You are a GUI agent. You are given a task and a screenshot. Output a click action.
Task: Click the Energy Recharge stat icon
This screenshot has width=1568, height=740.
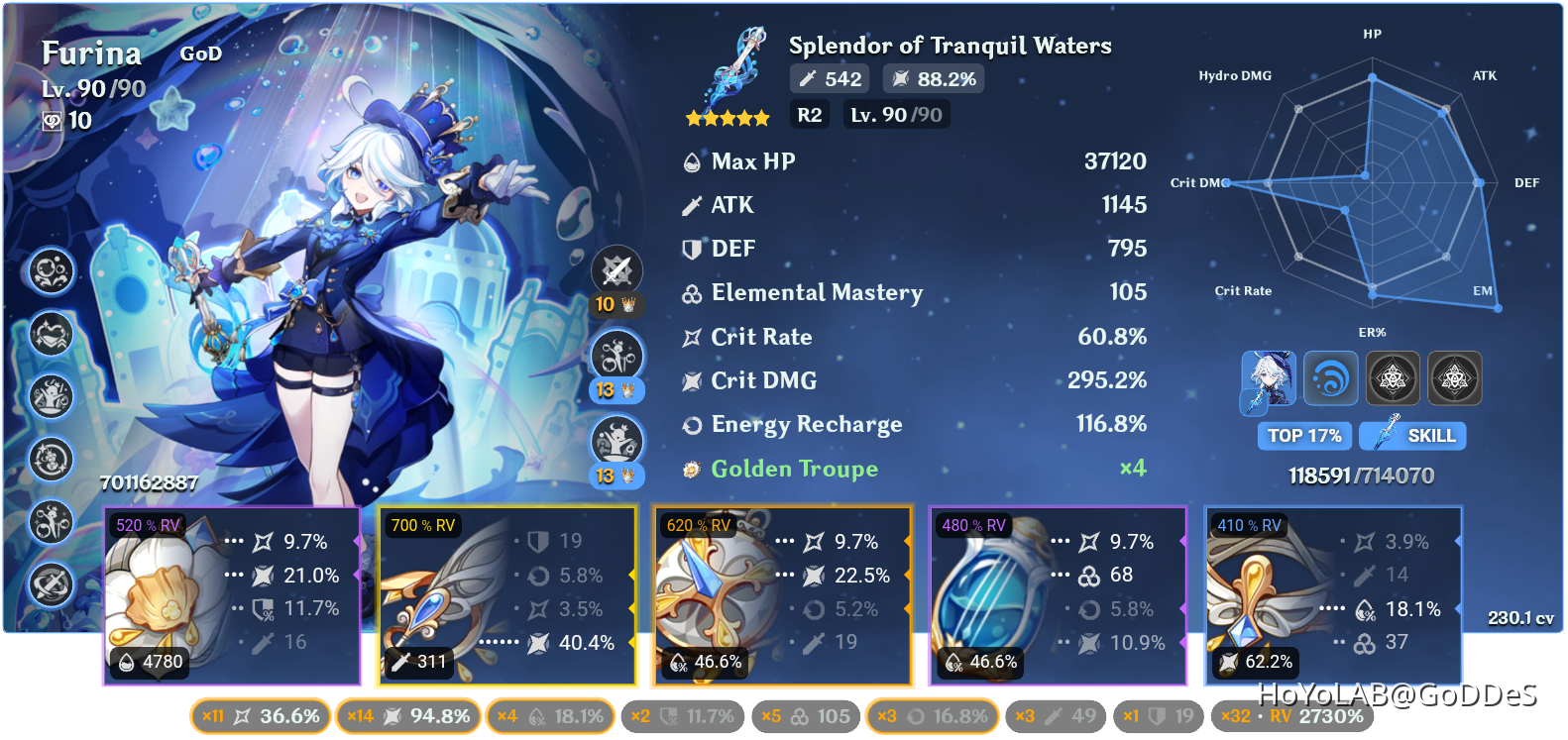[x=691, y=424]
